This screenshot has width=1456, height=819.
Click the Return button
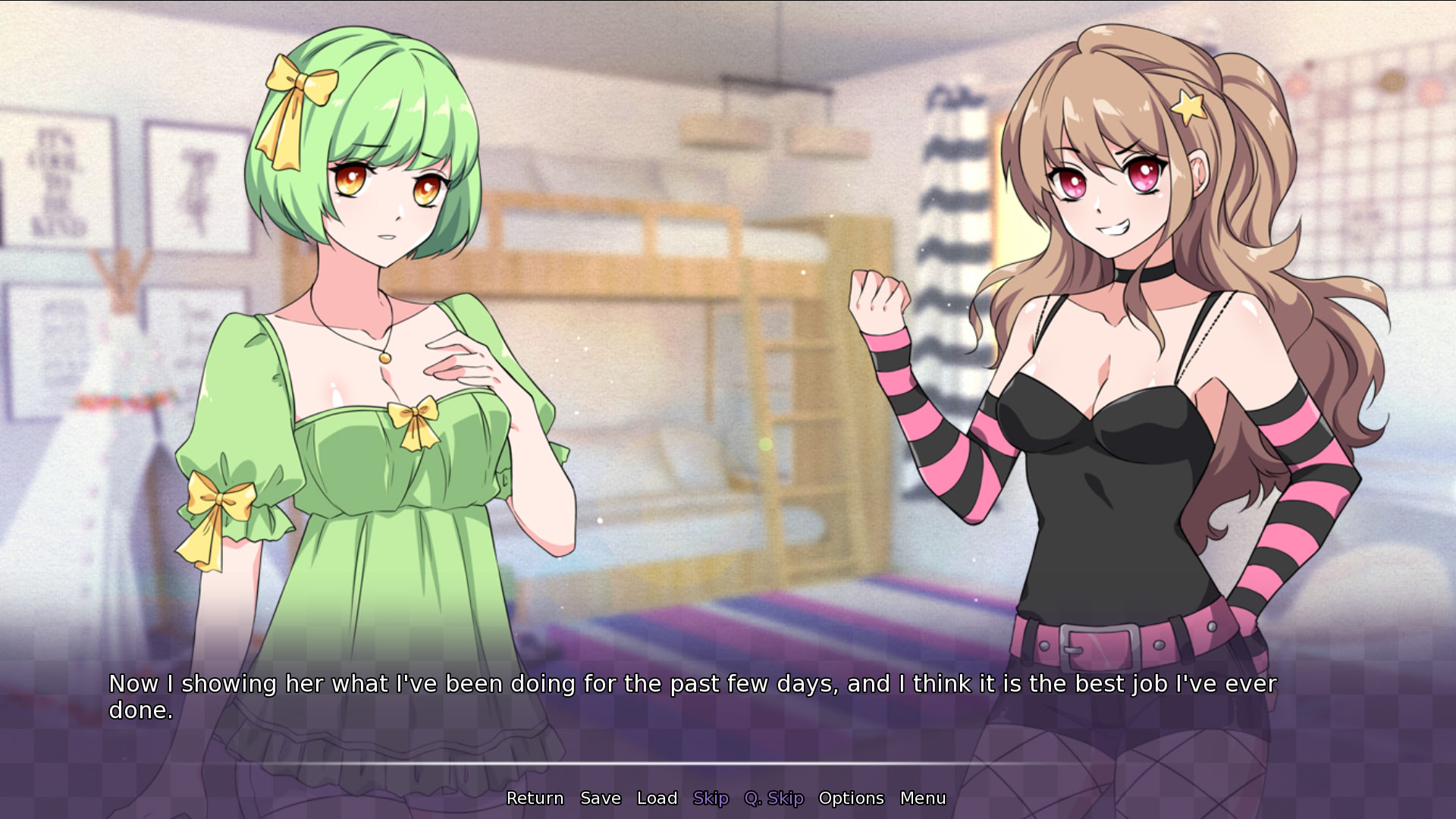coord(535,798)
